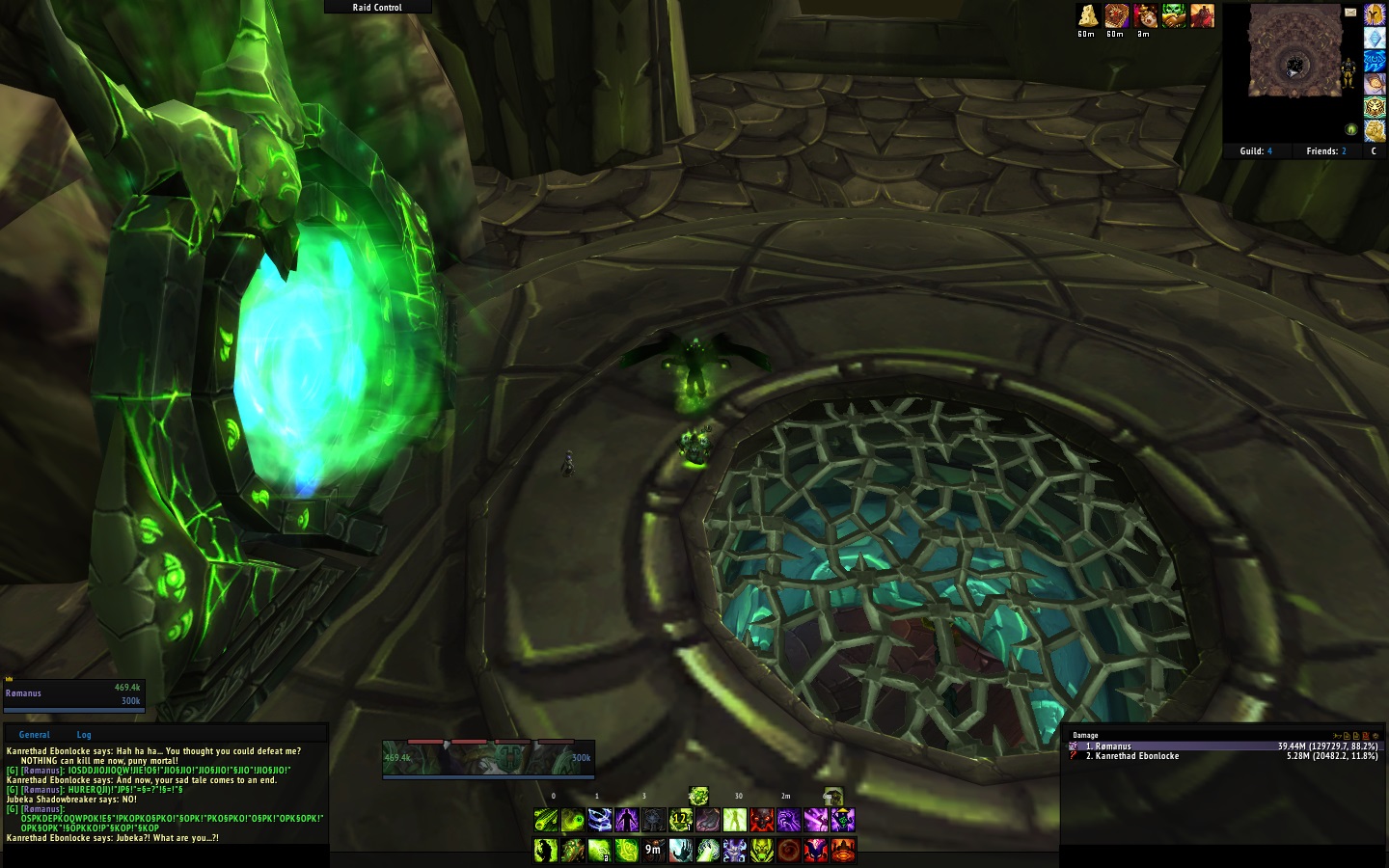Image resolution: width=1389 pixels, height=868 pixels.
Task: Activate the green fireball ability in first slot
Action: click(546, 821)
